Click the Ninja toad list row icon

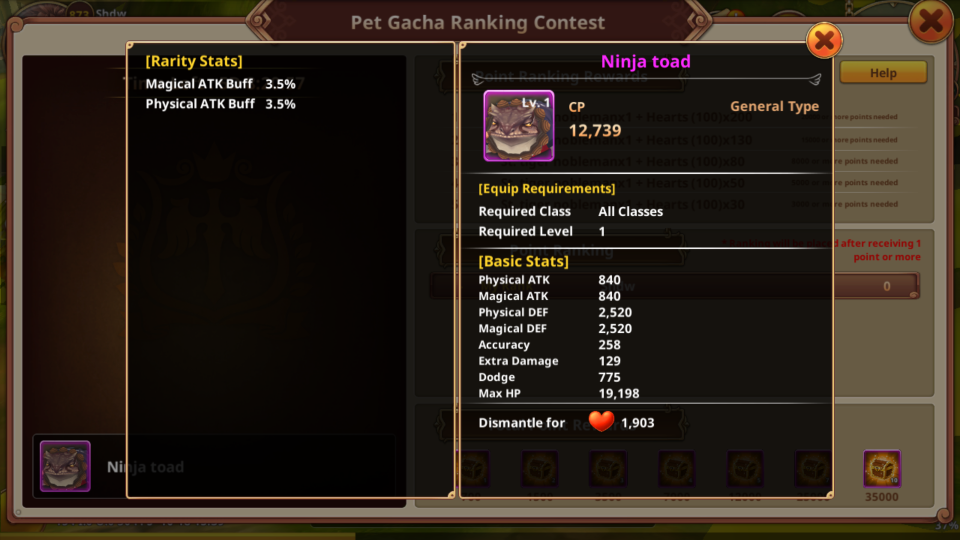[66, 467]
